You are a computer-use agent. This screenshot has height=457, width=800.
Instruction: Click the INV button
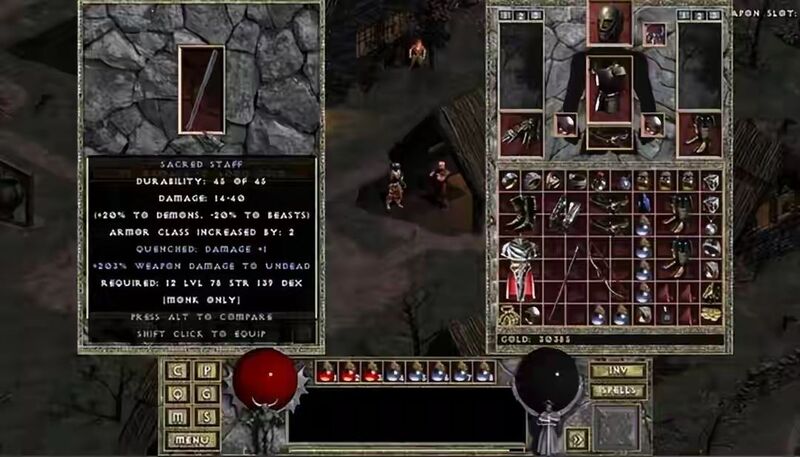(616, 370)
